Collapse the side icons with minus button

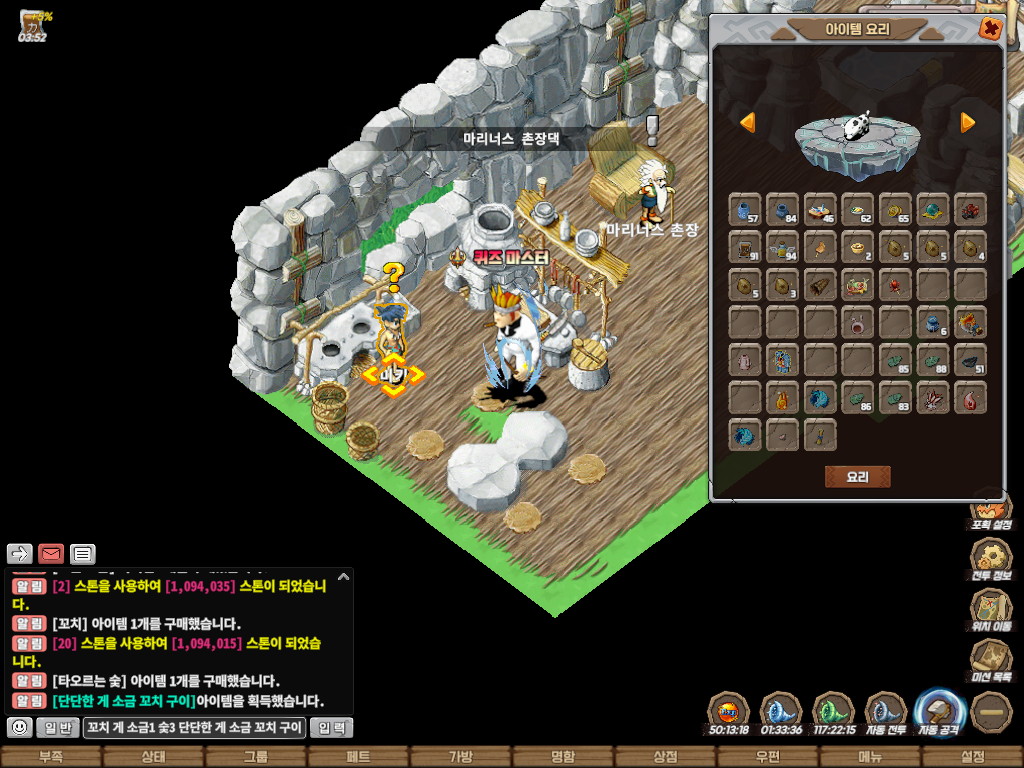click(x=991, y=711)
